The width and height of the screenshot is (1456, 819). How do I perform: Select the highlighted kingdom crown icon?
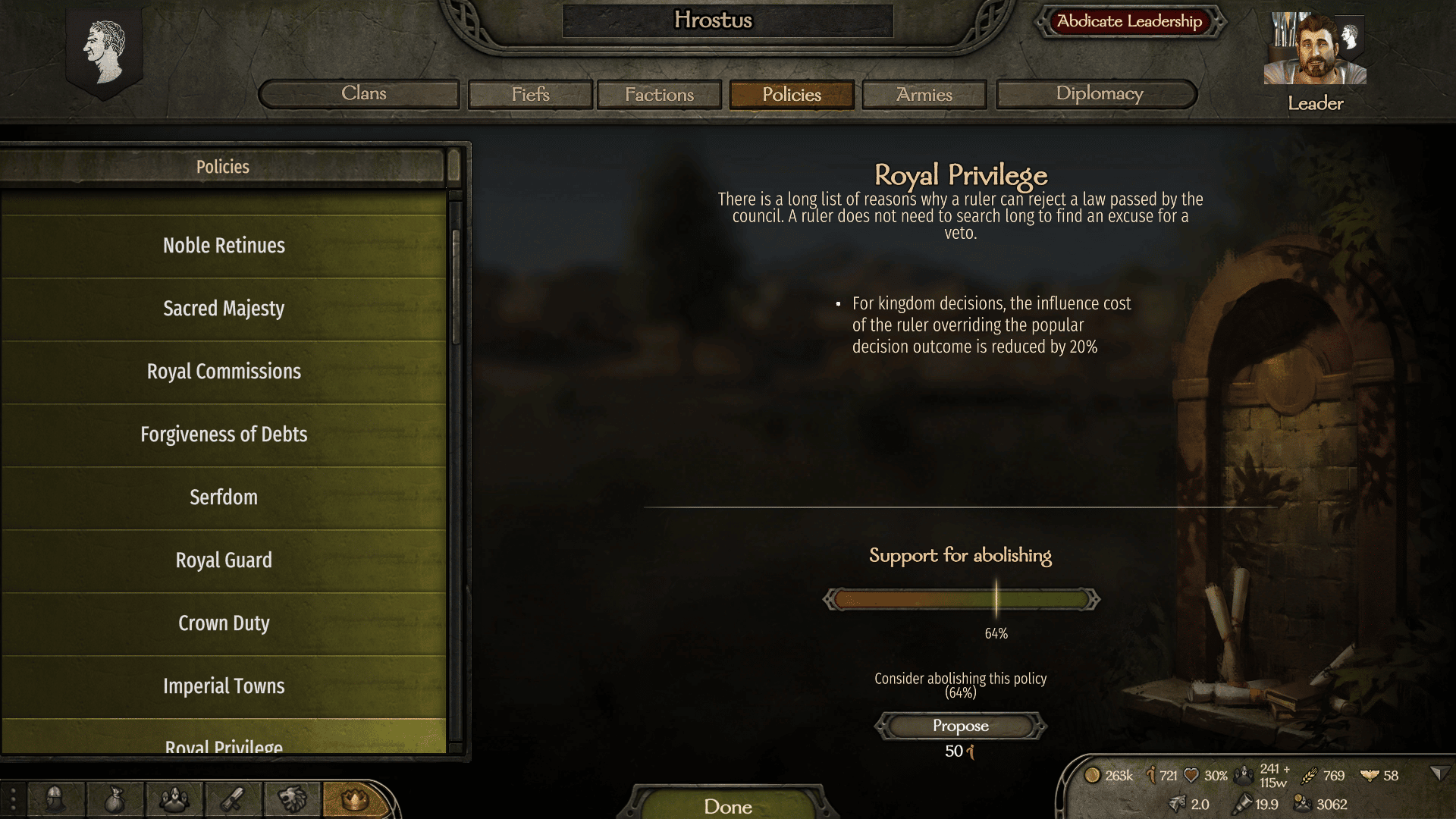(x=354, y=800)
